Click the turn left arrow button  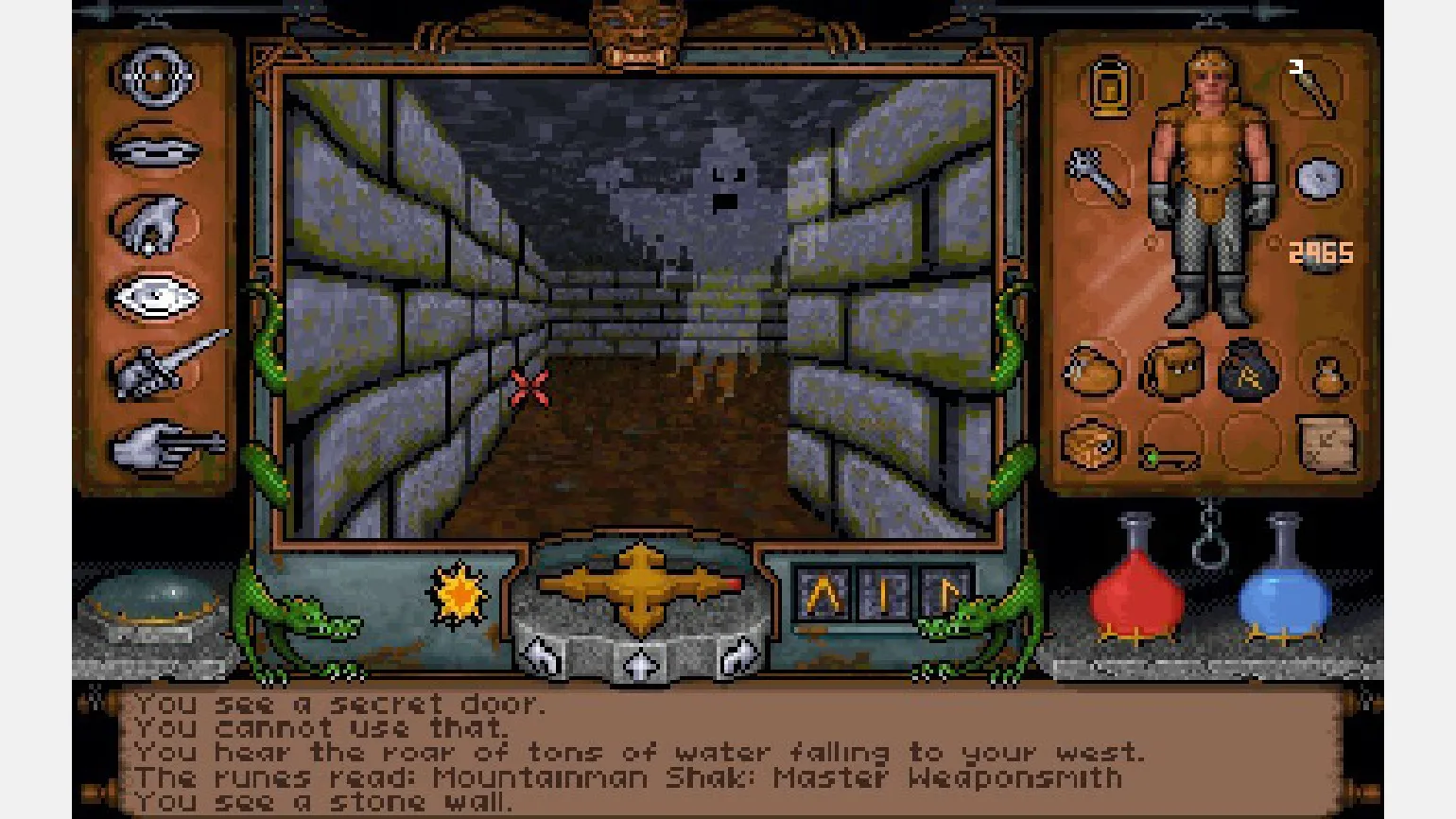pyautogui.click(x=545, y=654)
